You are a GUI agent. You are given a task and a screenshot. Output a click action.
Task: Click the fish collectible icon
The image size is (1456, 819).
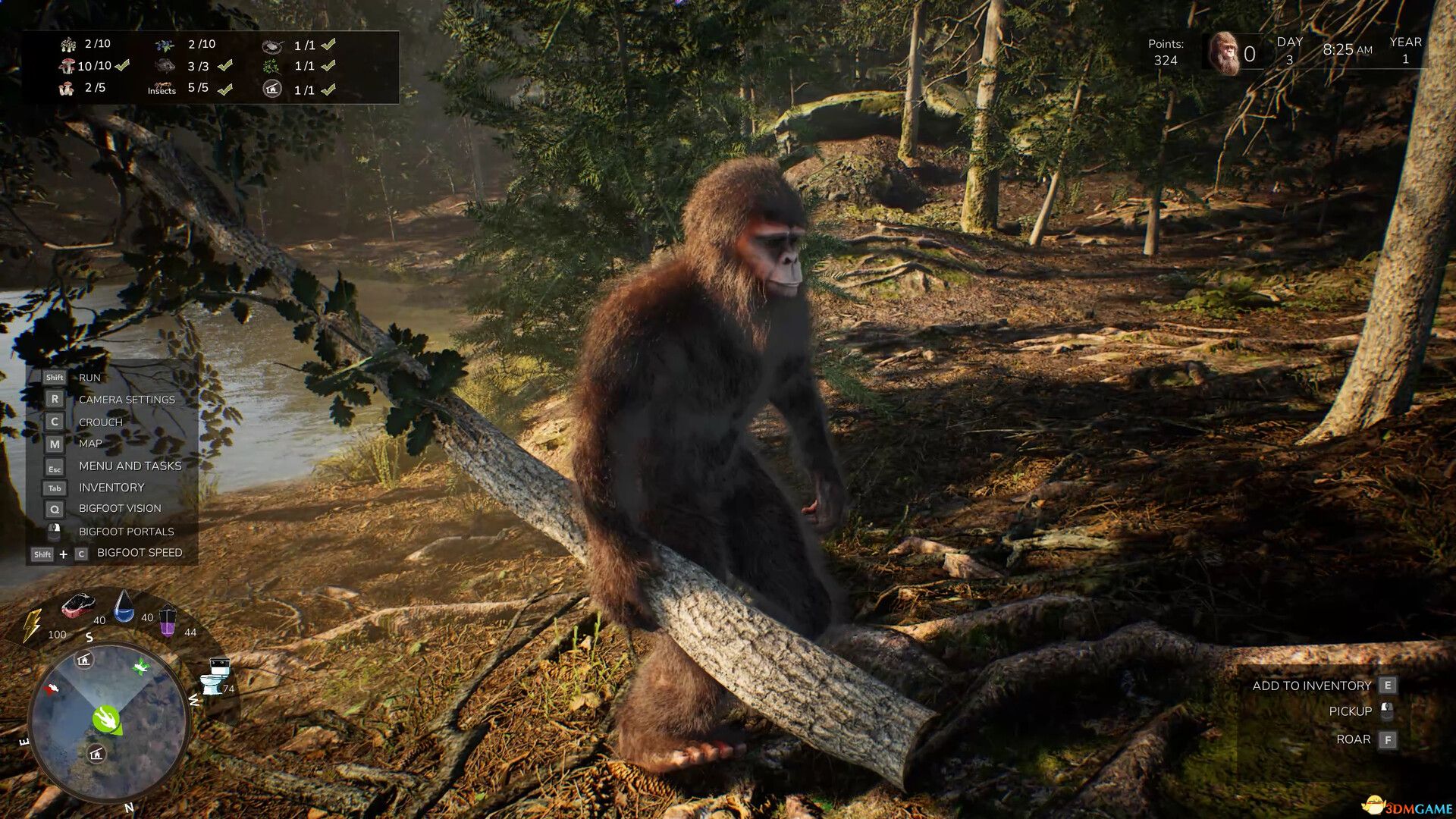165,66
